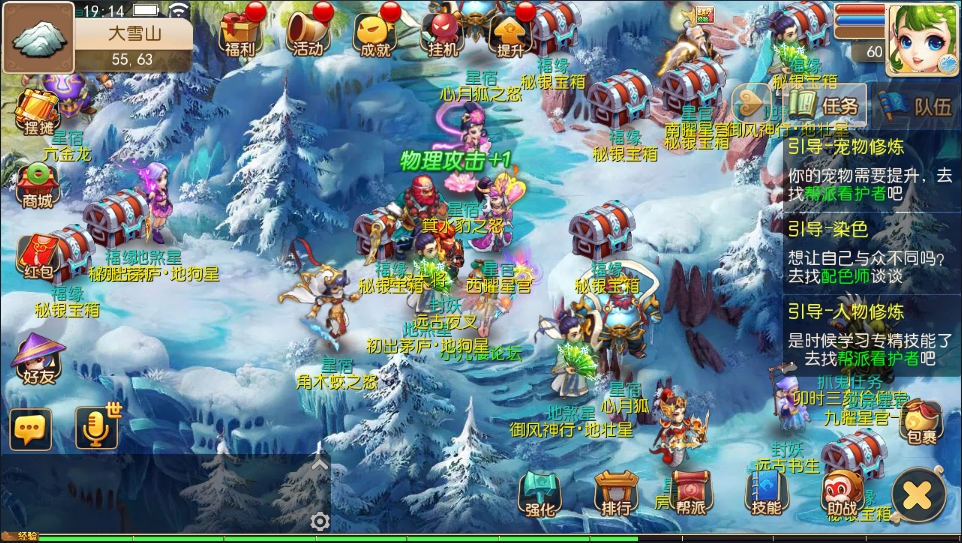Image resolution: width=962 pixels, height=543 pixels.
Task: Open the 福利 welfare gift icon
Action: pyautogui.click(x=240, y=31)
